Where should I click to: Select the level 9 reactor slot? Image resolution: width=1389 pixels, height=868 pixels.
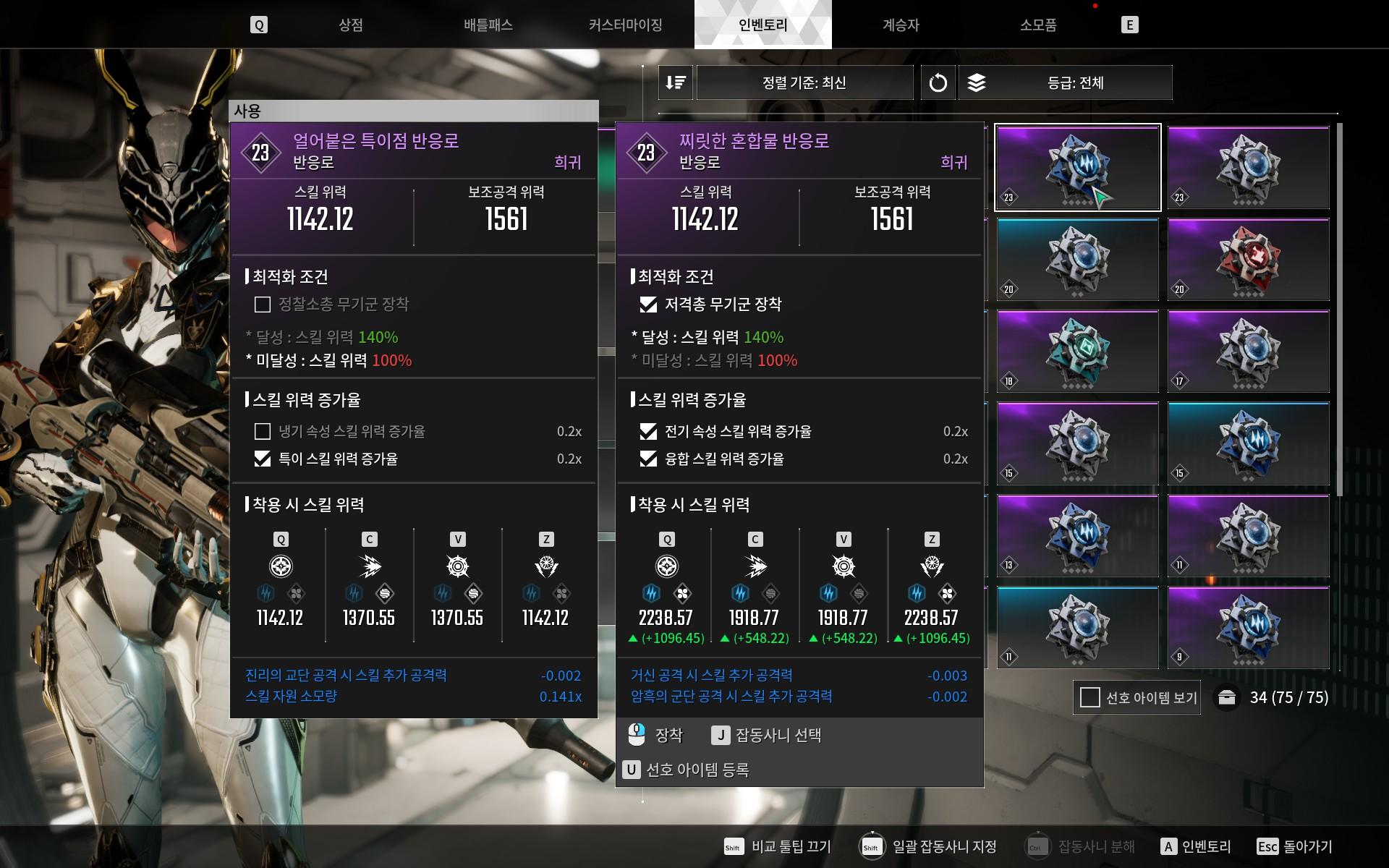pos(1248,627)
